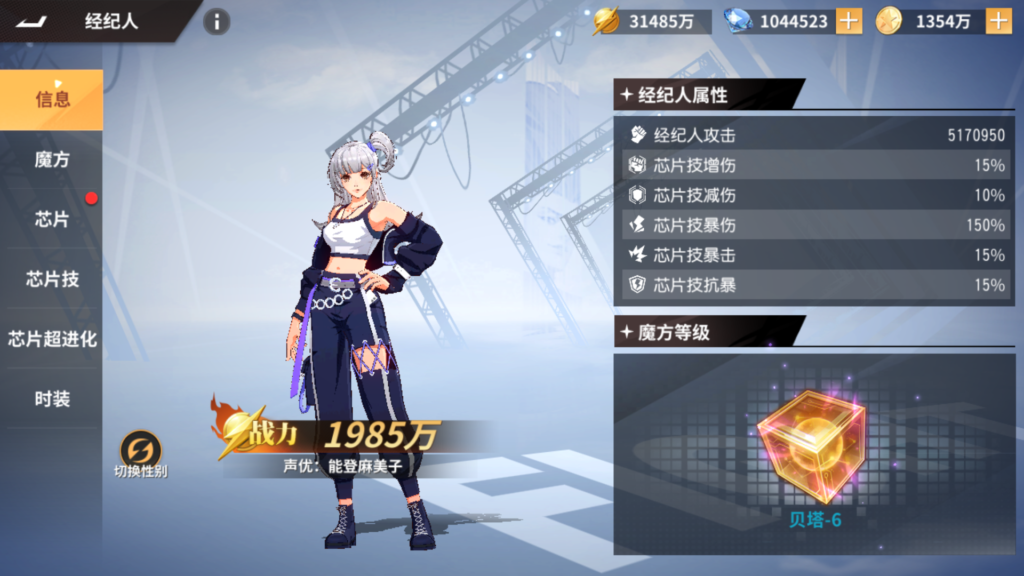Add more diamonds with the plus button
Viewport: 1024px width, 576px height.
[848, 21]
